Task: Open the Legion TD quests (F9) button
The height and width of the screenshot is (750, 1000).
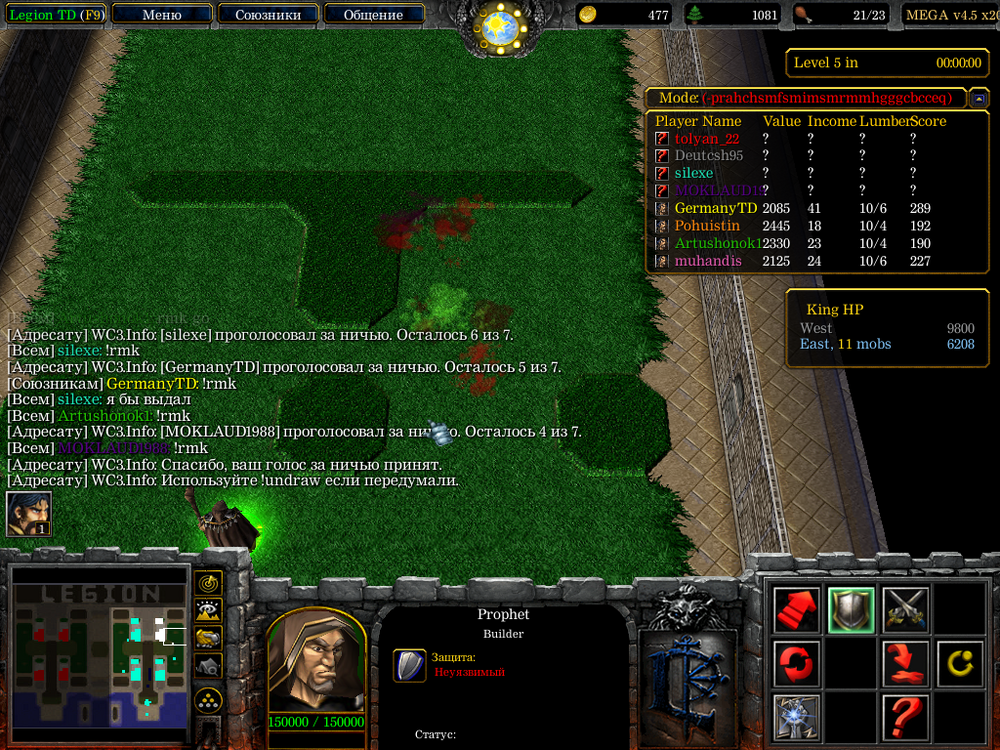Action: point(54,15)
